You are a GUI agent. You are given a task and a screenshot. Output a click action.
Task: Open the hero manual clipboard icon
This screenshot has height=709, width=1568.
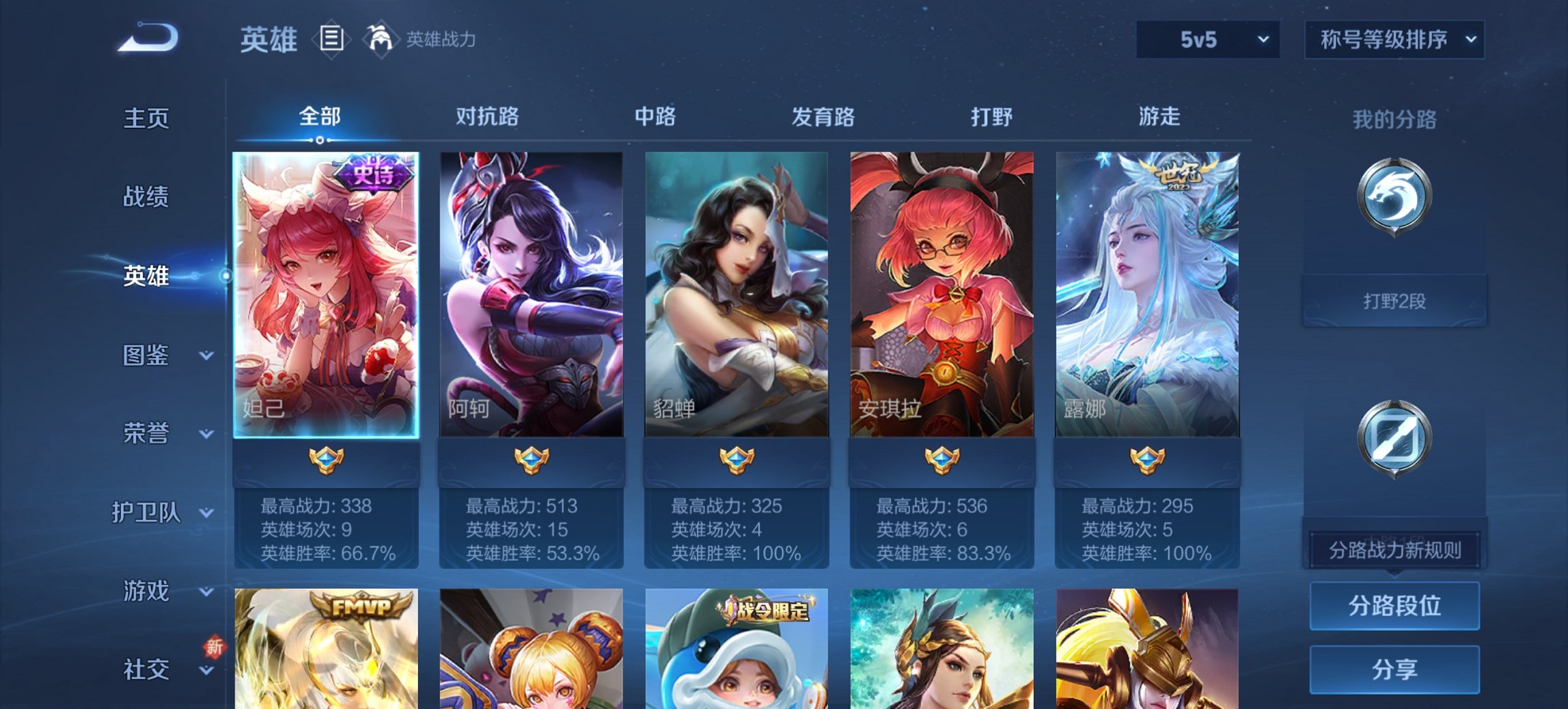(x=333, y=40)
